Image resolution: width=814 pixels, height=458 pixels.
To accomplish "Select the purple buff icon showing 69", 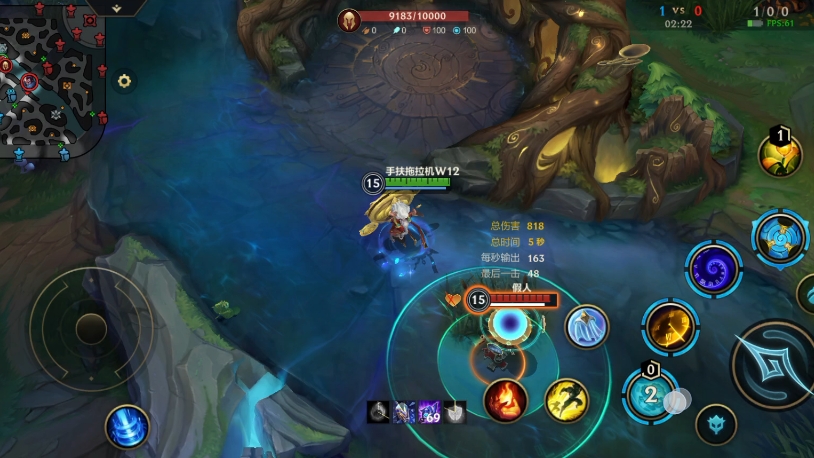I will tap(430, 411).
